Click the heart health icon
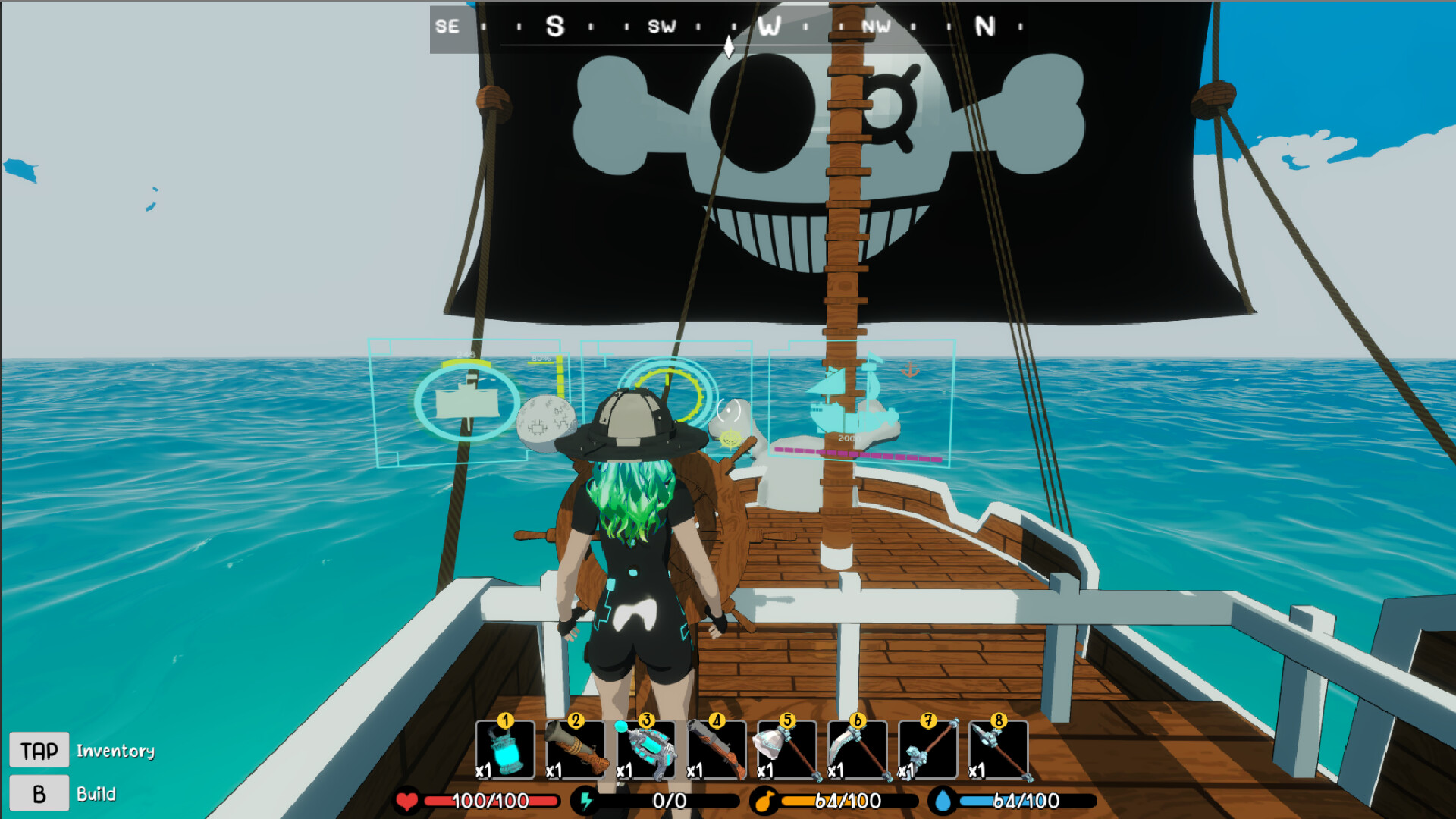 click(x=406, y=798)
